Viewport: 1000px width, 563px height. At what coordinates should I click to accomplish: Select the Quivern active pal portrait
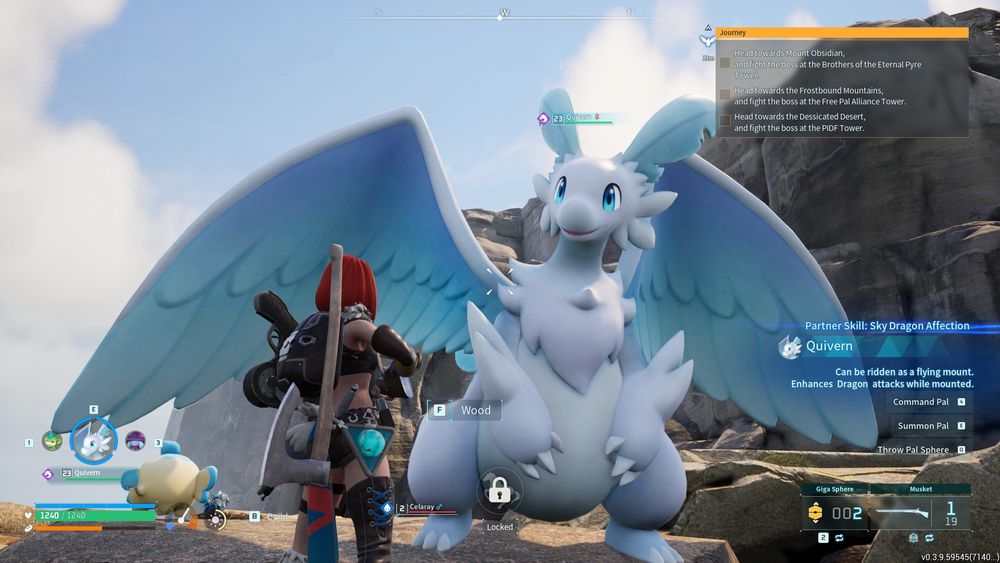[94, 439]
